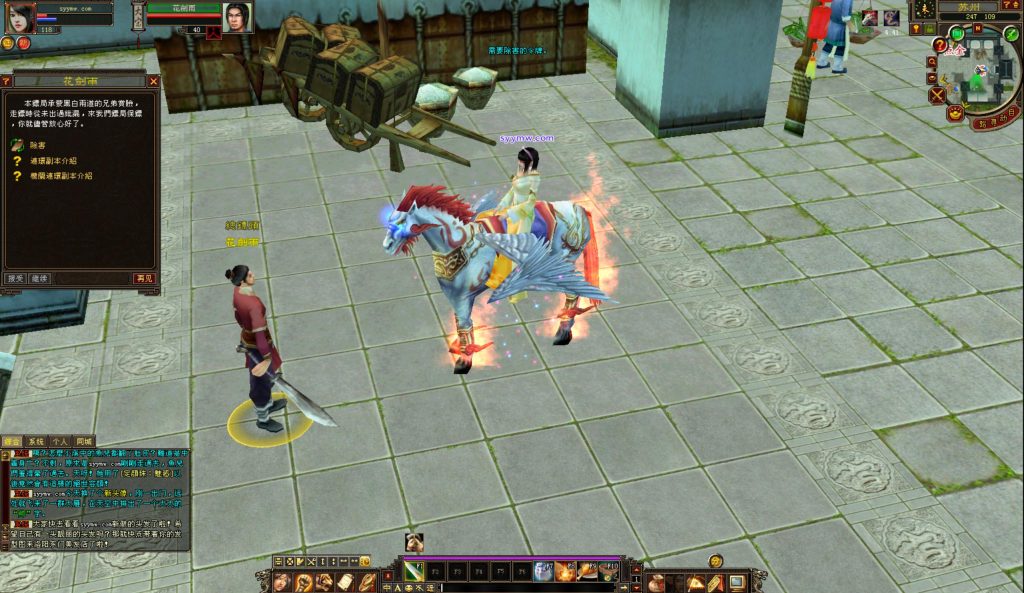The width and height of the screenshot is (1024, 593).
Task: Click the 接受 accept button
Action: point(15,278)
